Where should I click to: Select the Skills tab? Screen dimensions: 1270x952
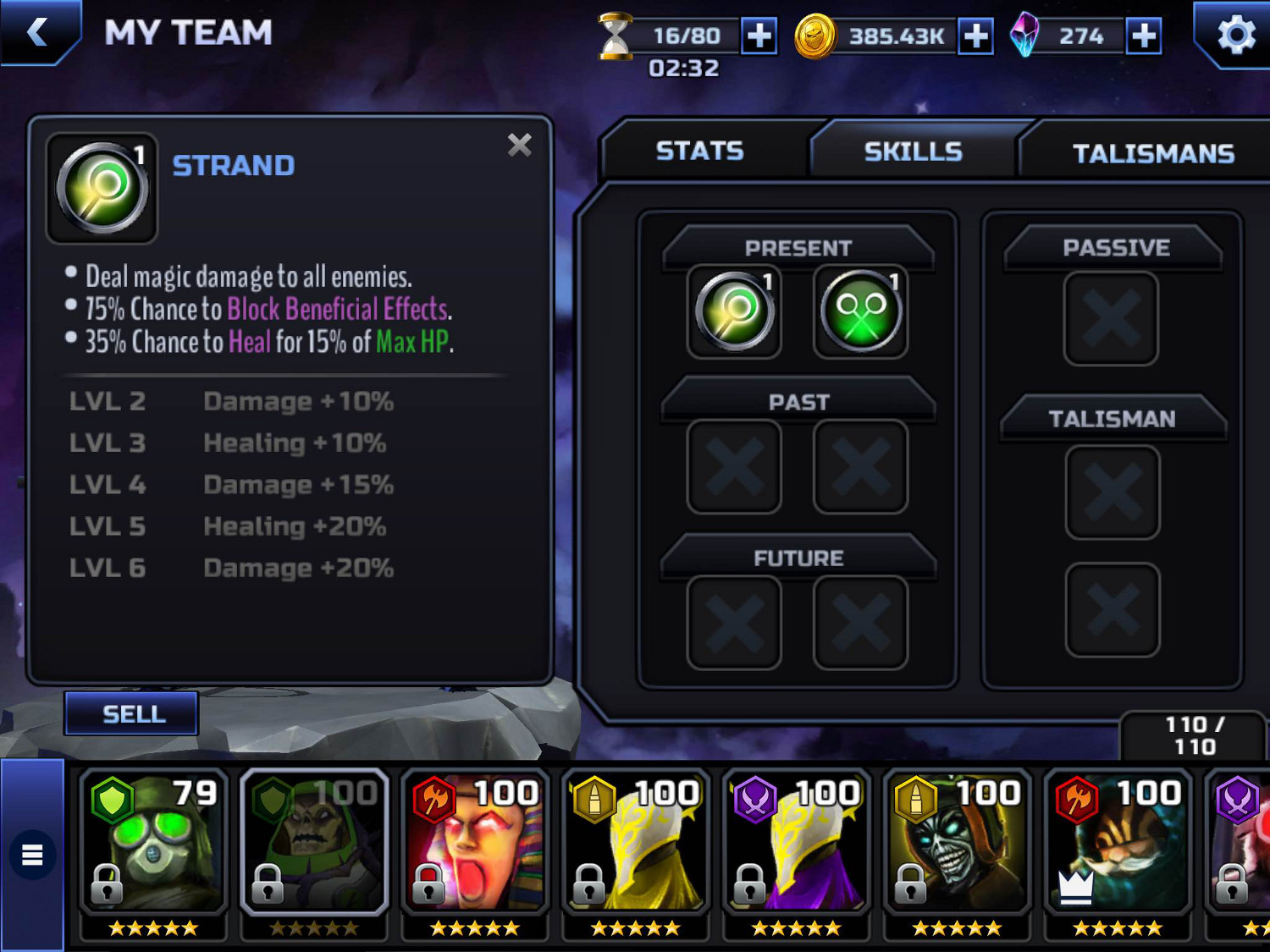tap(913, 152)
